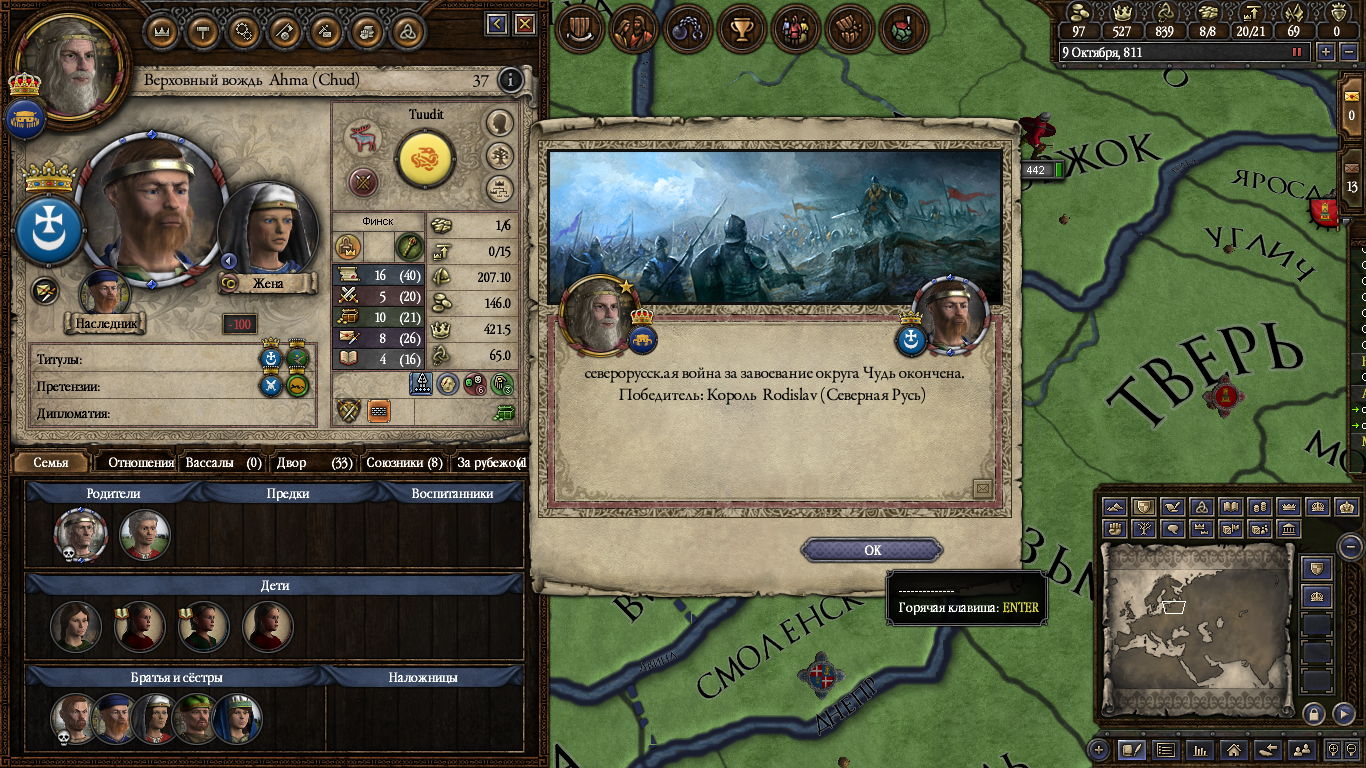Open the trophy icon in top bar
The width and height of the screenshot is (1366, 768).
tap(741, 30)
